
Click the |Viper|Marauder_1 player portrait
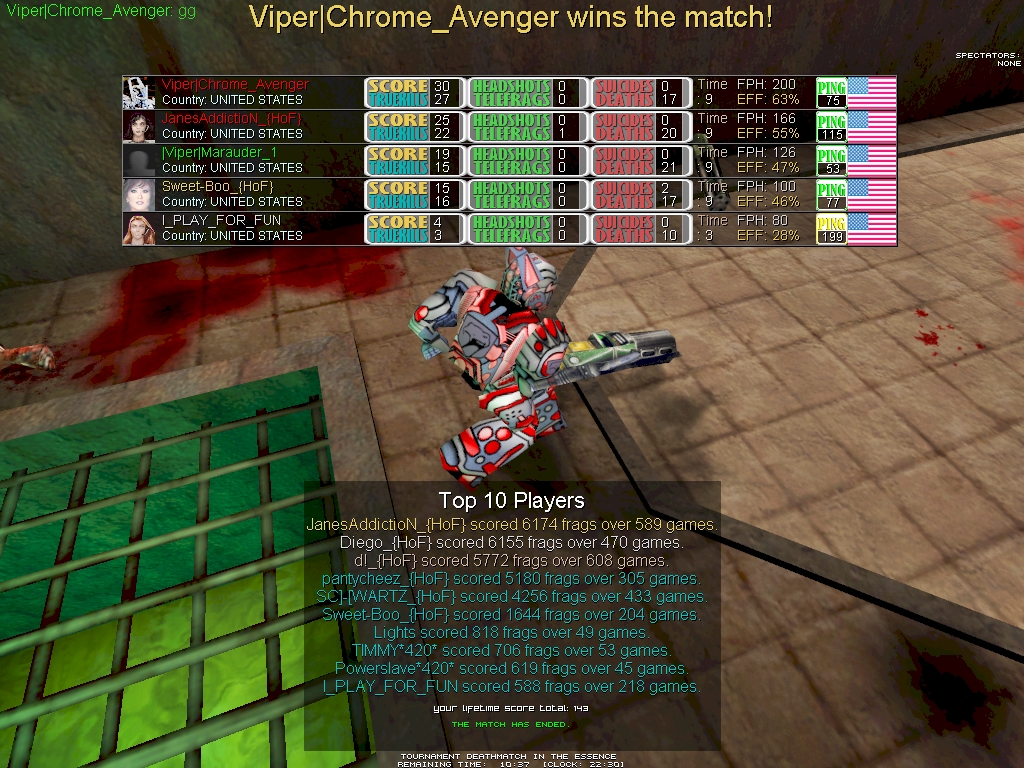pos(139,161)
